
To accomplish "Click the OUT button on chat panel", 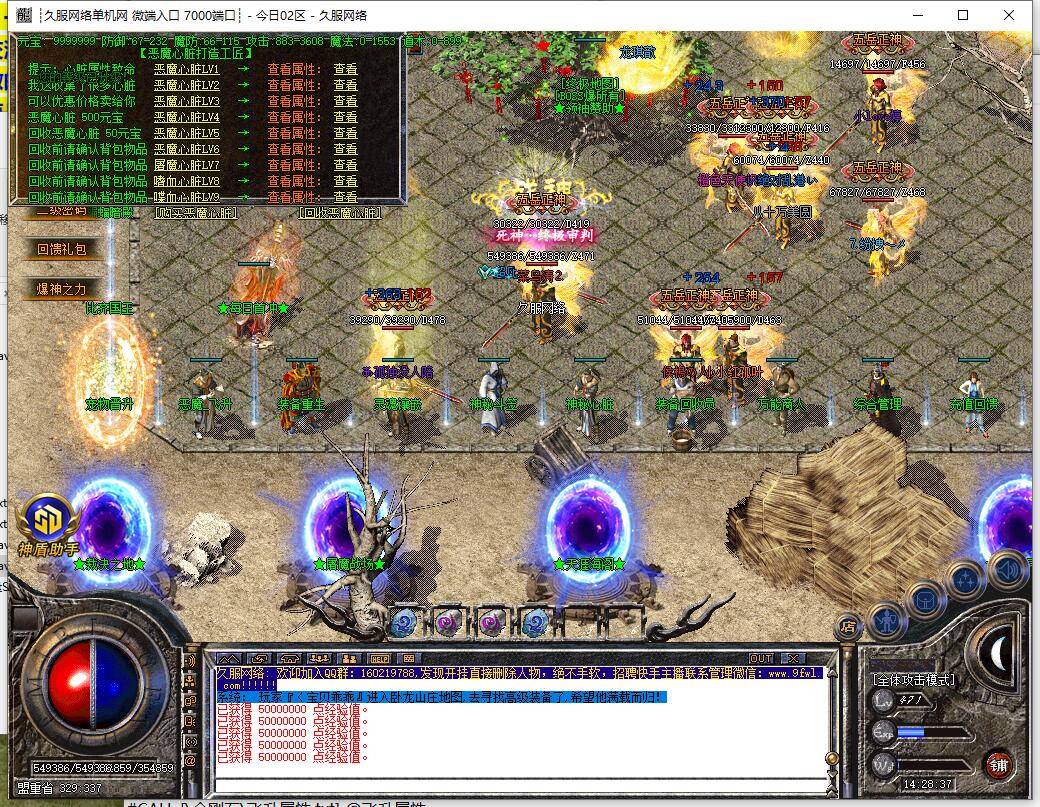I will pyautogui.click(x=761, y=658).
